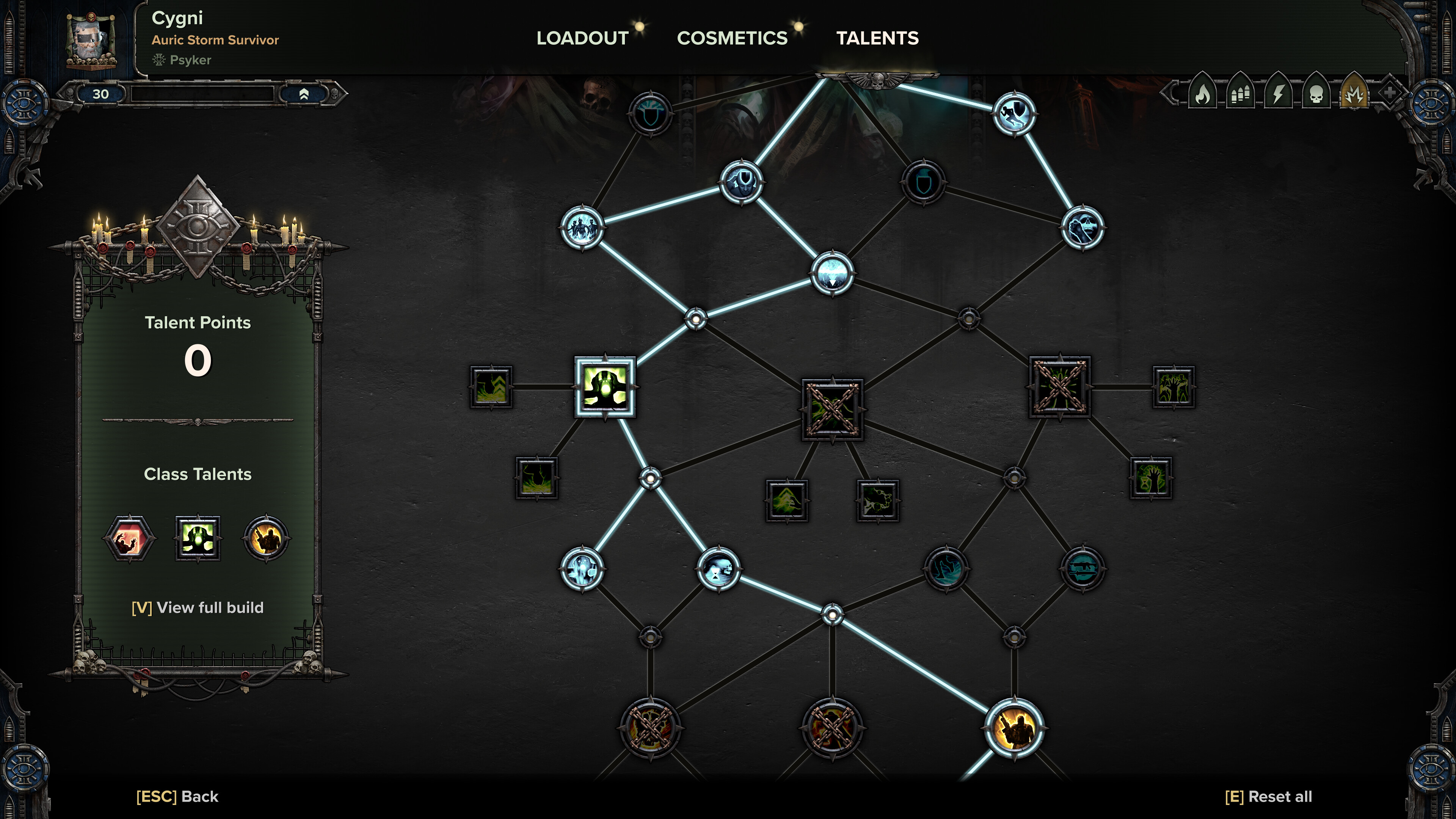Screen dimensions: 1456x819
Task: Open the Cosmetics tab
Action: (732, 38)
